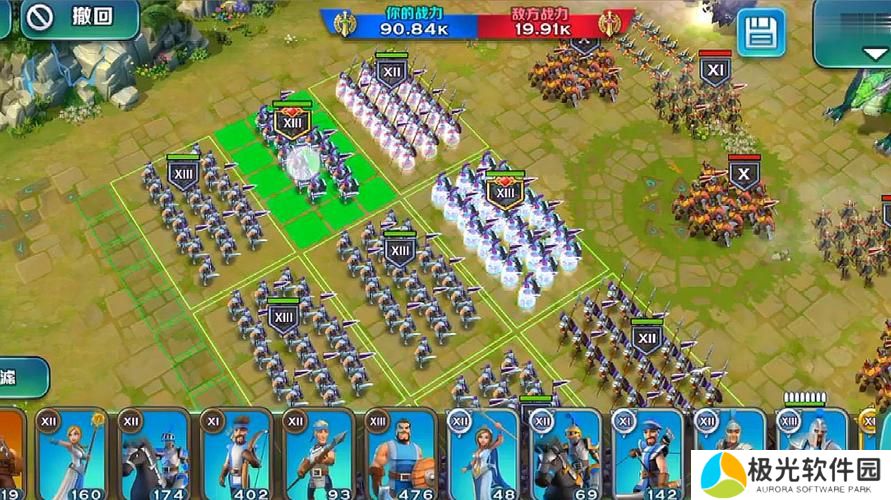Choose the blue cavalry card showing 174
This screenshot has height=500, width=891.
[153, 454]
